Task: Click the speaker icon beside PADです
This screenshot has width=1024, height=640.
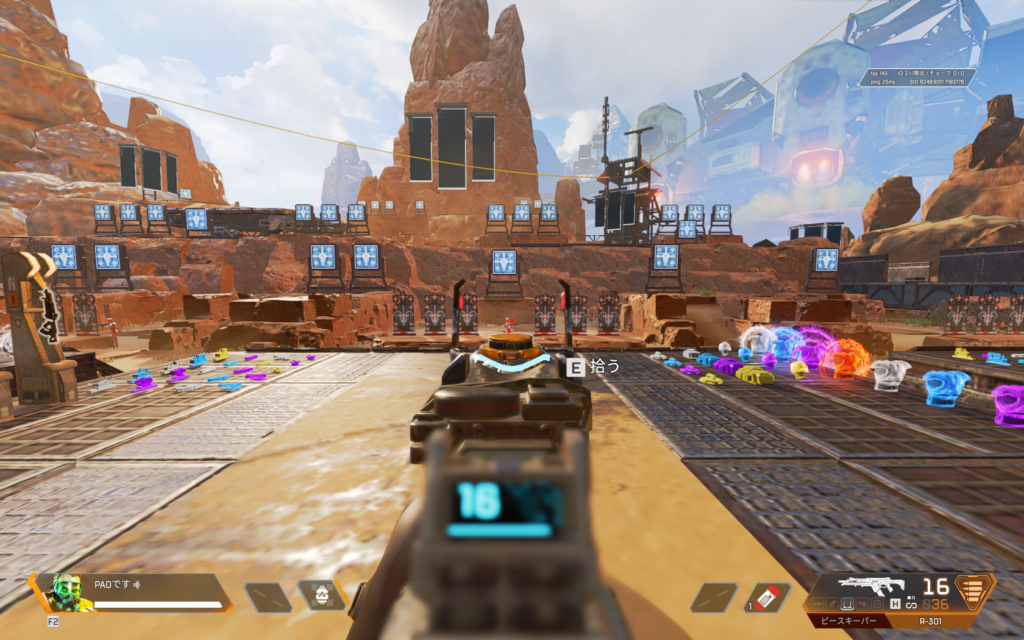Action: [136, 584]
